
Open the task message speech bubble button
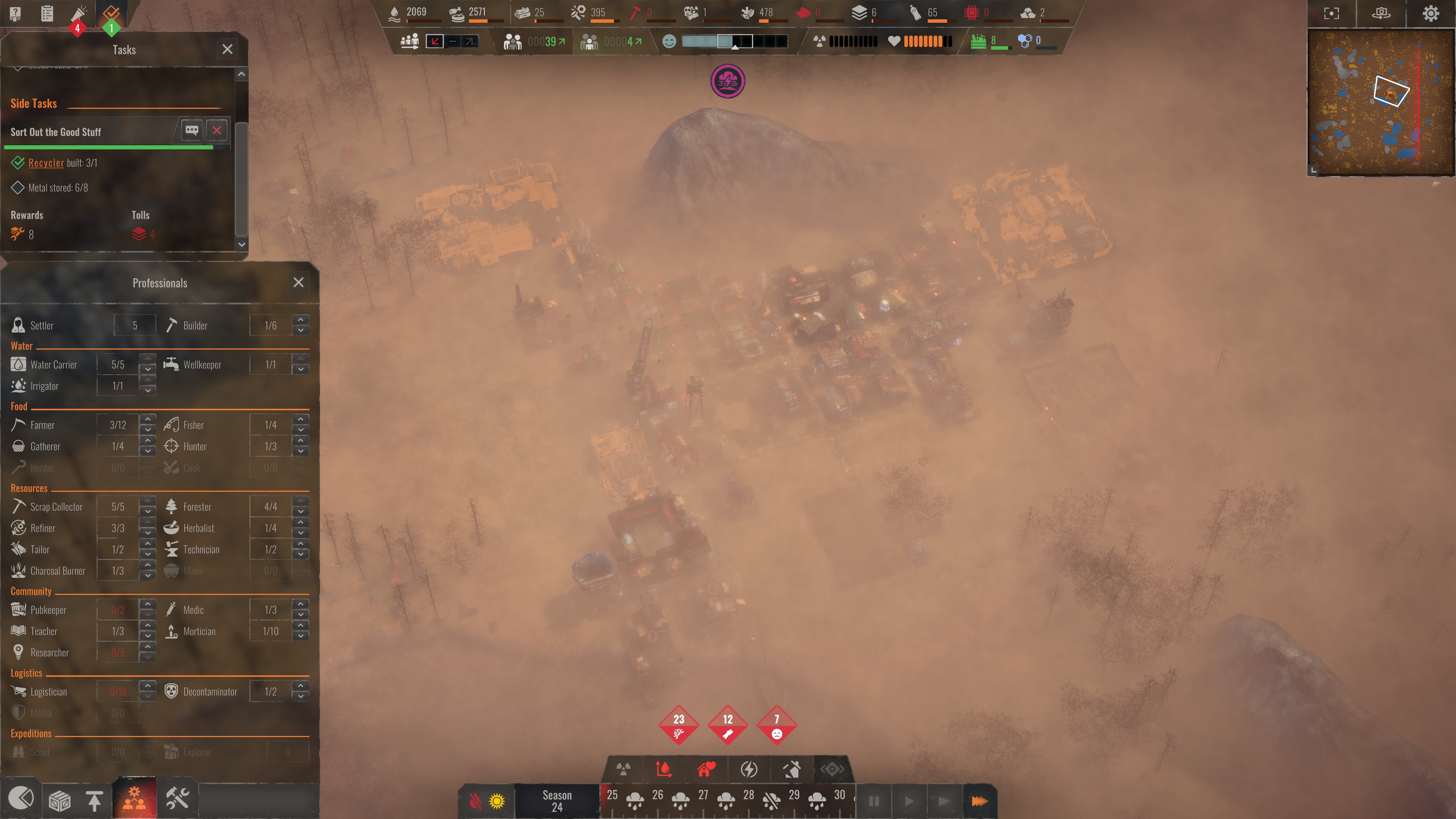pyautogui.click(x=191, y=130)
